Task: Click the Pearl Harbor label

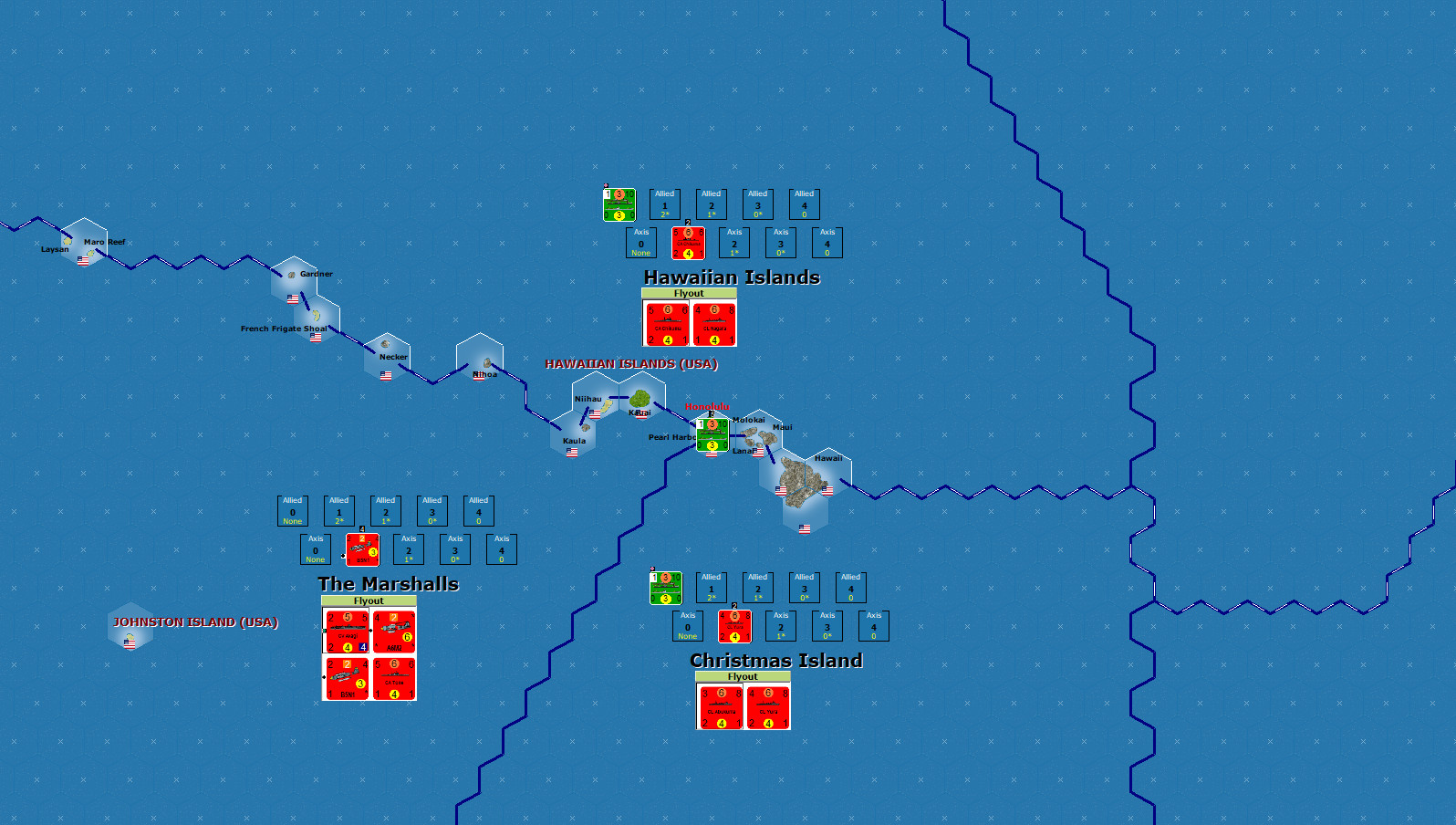Action: pos(671,437)
